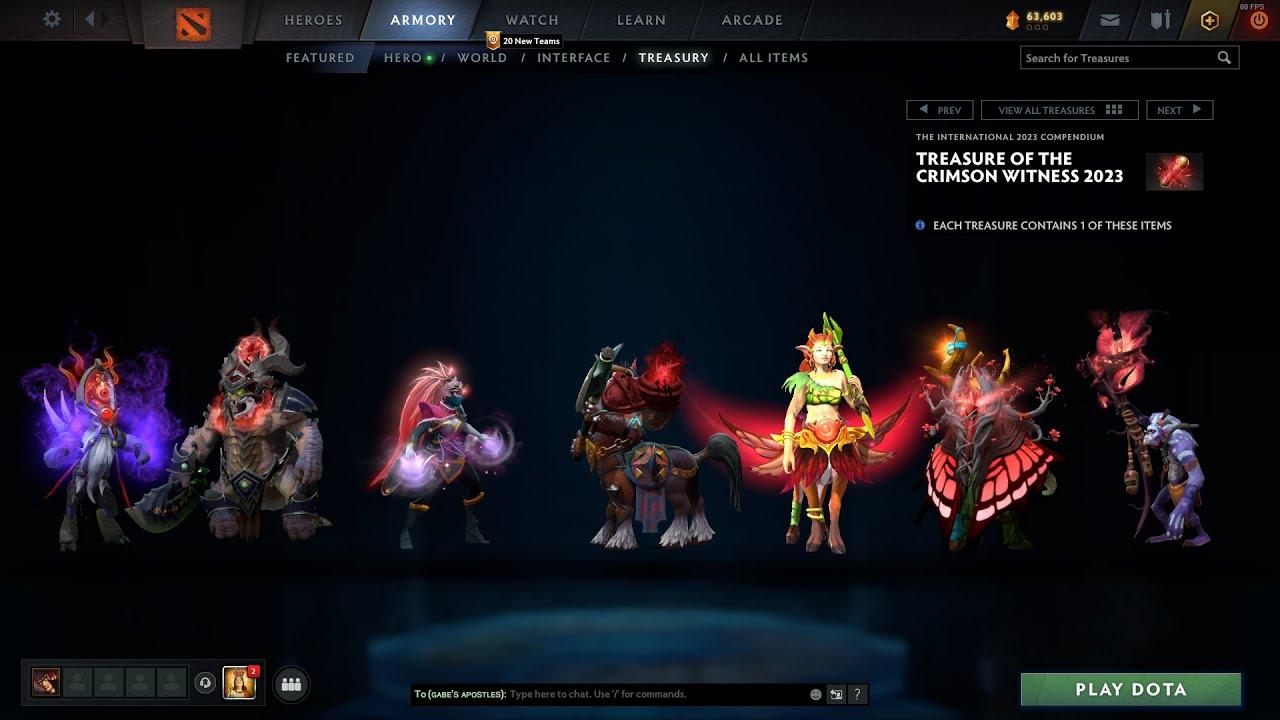
Task: Open VIEW ALL TREASURES grid
Action: [x=1057, y=109]
